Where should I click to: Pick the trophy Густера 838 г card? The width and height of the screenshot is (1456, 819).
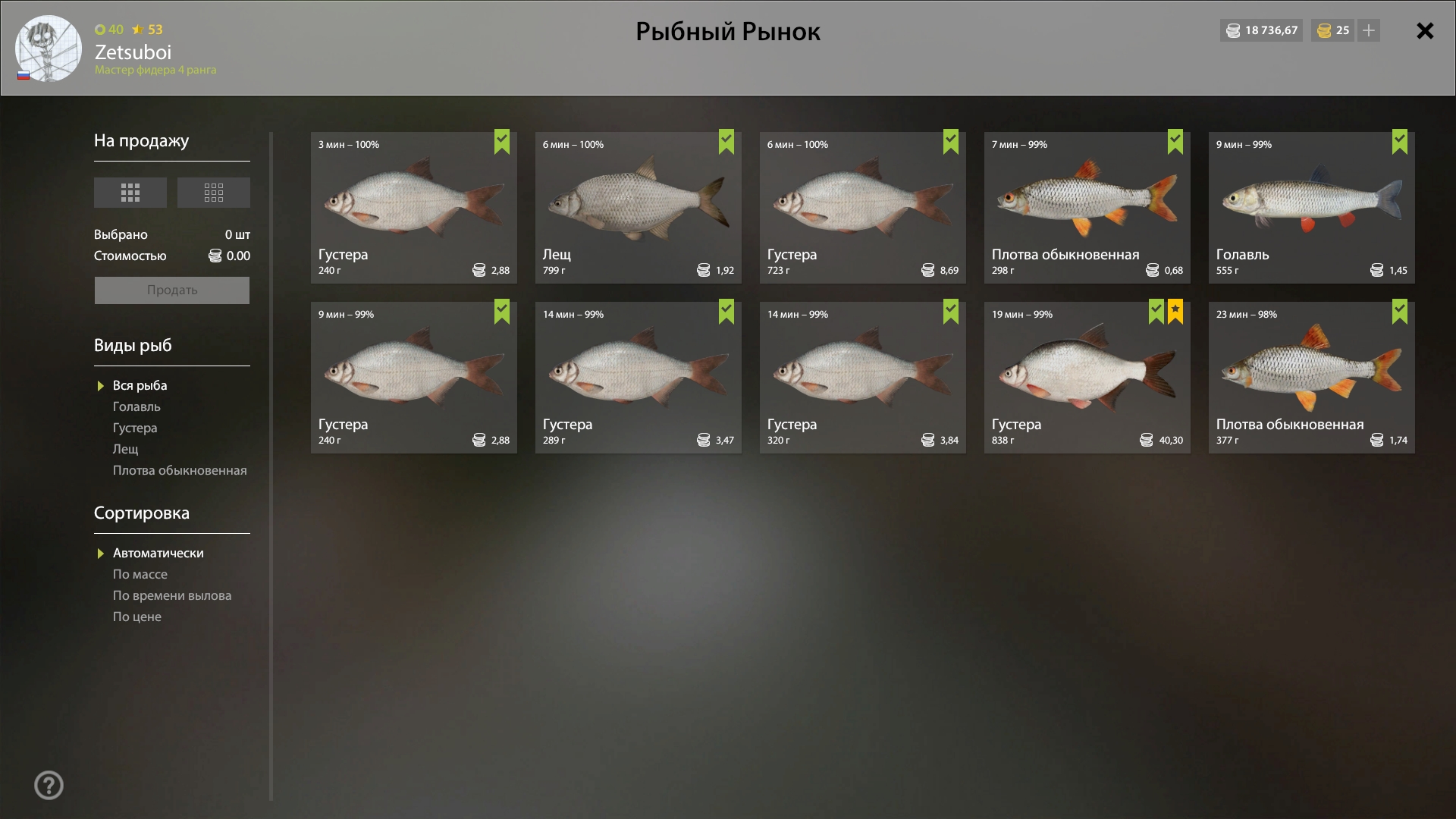[1087, 378]
